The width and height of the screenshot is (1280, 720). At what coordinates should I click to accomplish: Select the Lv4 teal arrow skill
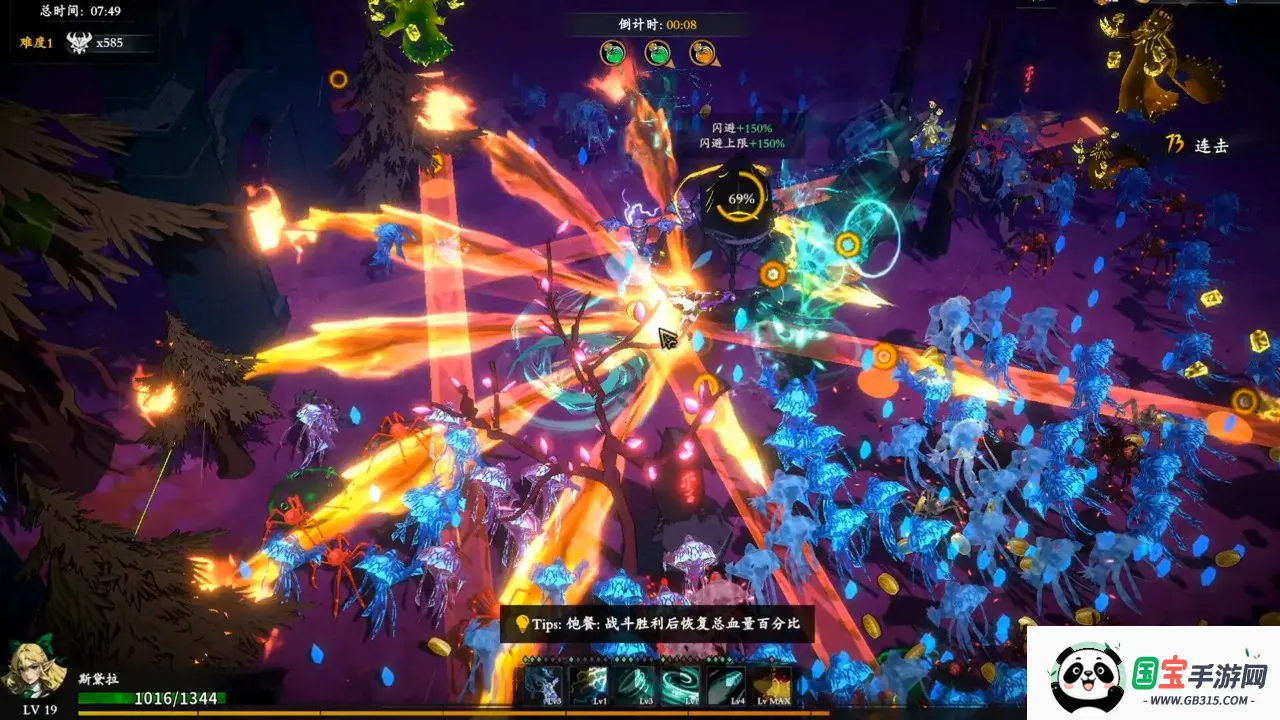tap(726, 686)
